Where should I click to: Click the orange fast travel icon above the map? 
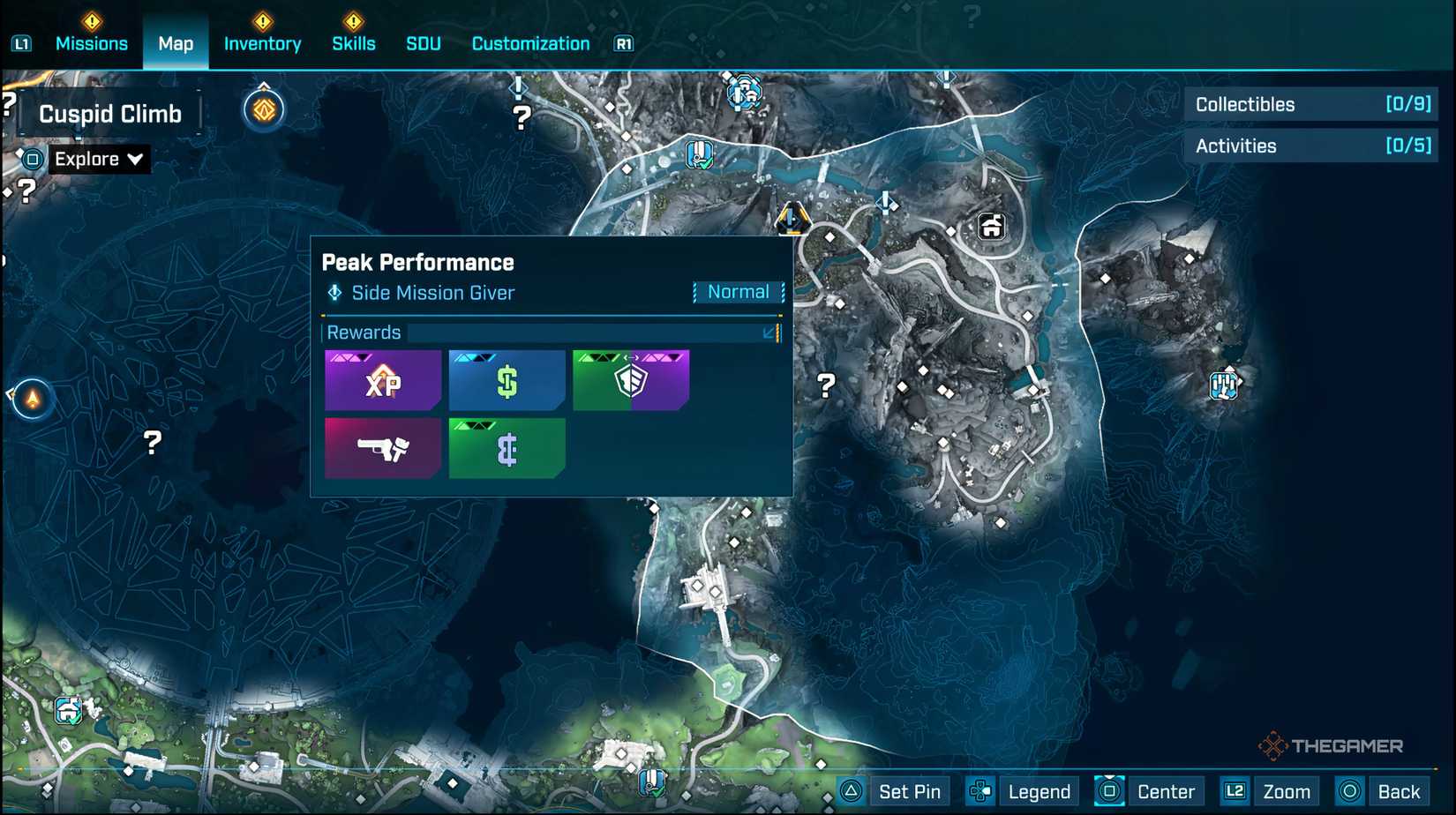click(x=264, y=108)
